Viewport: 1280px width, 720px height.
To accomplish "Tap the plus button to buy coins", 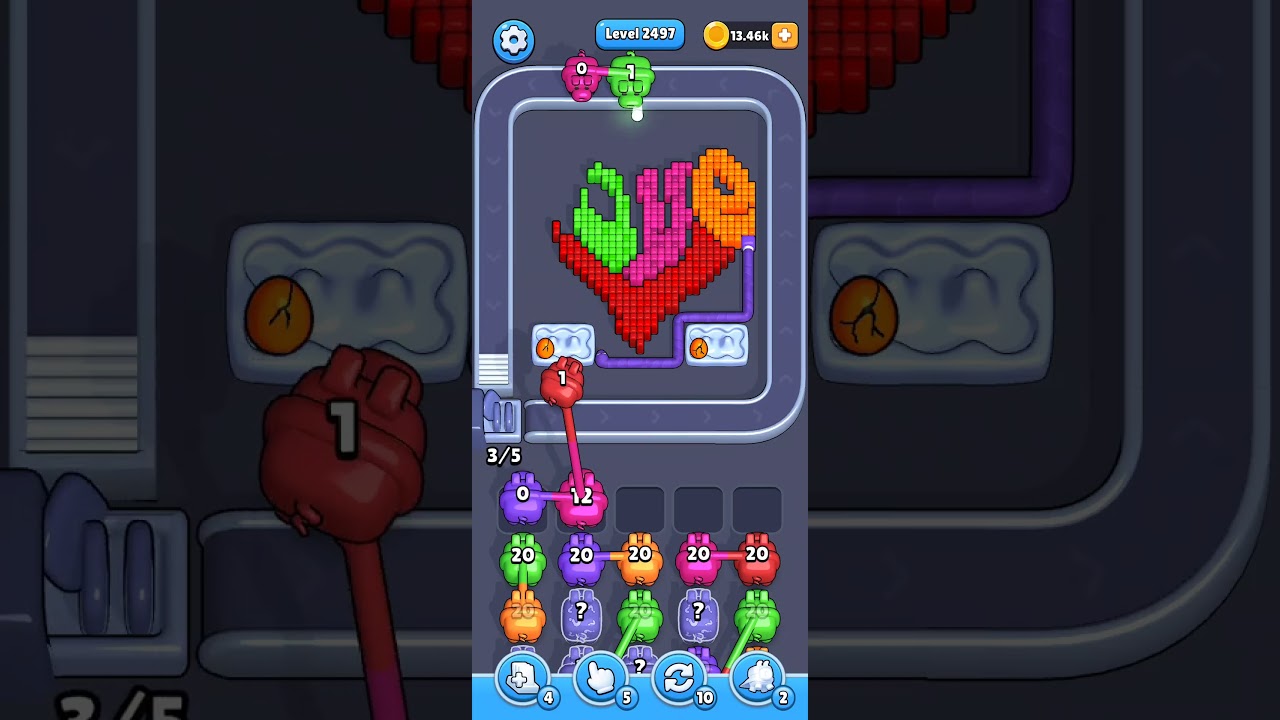I will pyautogui.click(x=784, y=36).
